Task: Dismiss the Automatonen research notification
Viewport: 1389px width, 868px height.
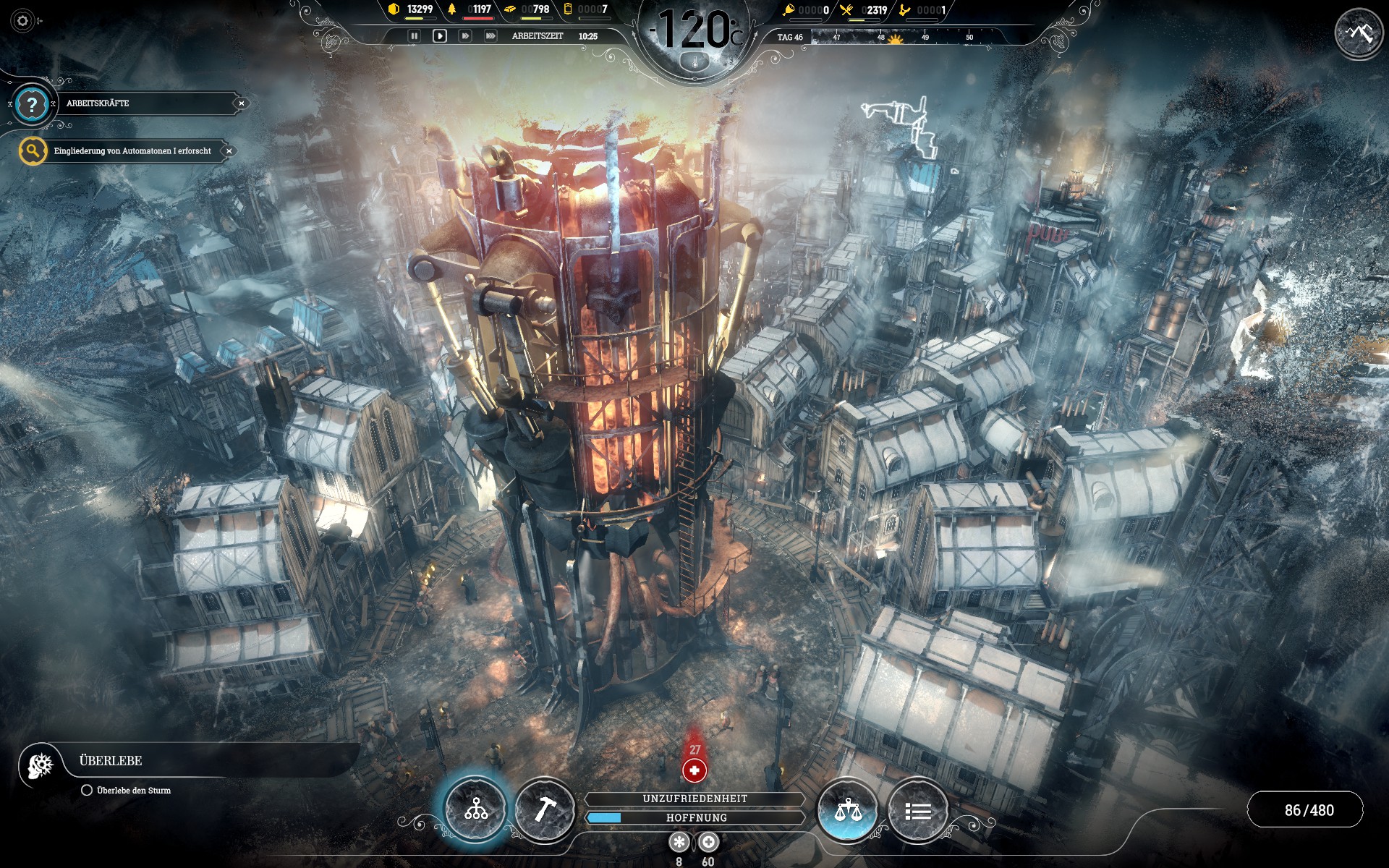Action: coord(229,151)
